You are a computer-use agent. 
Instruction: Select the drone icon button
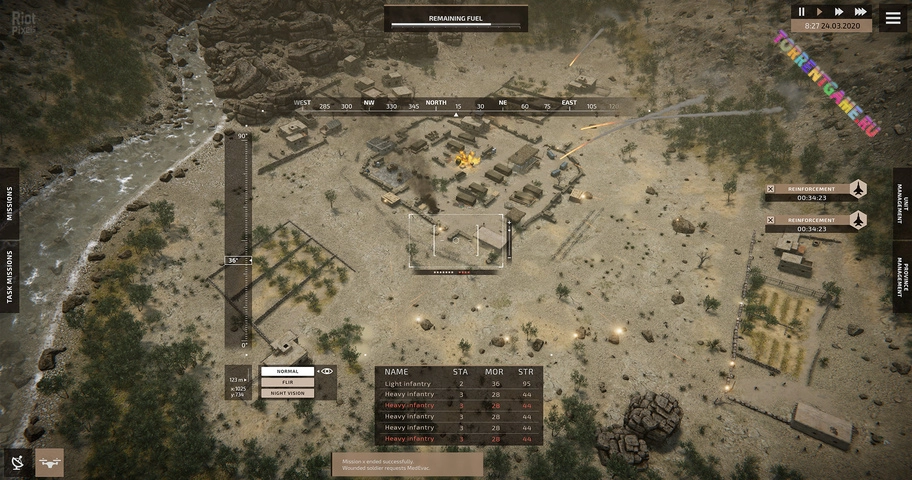(49, 462)
